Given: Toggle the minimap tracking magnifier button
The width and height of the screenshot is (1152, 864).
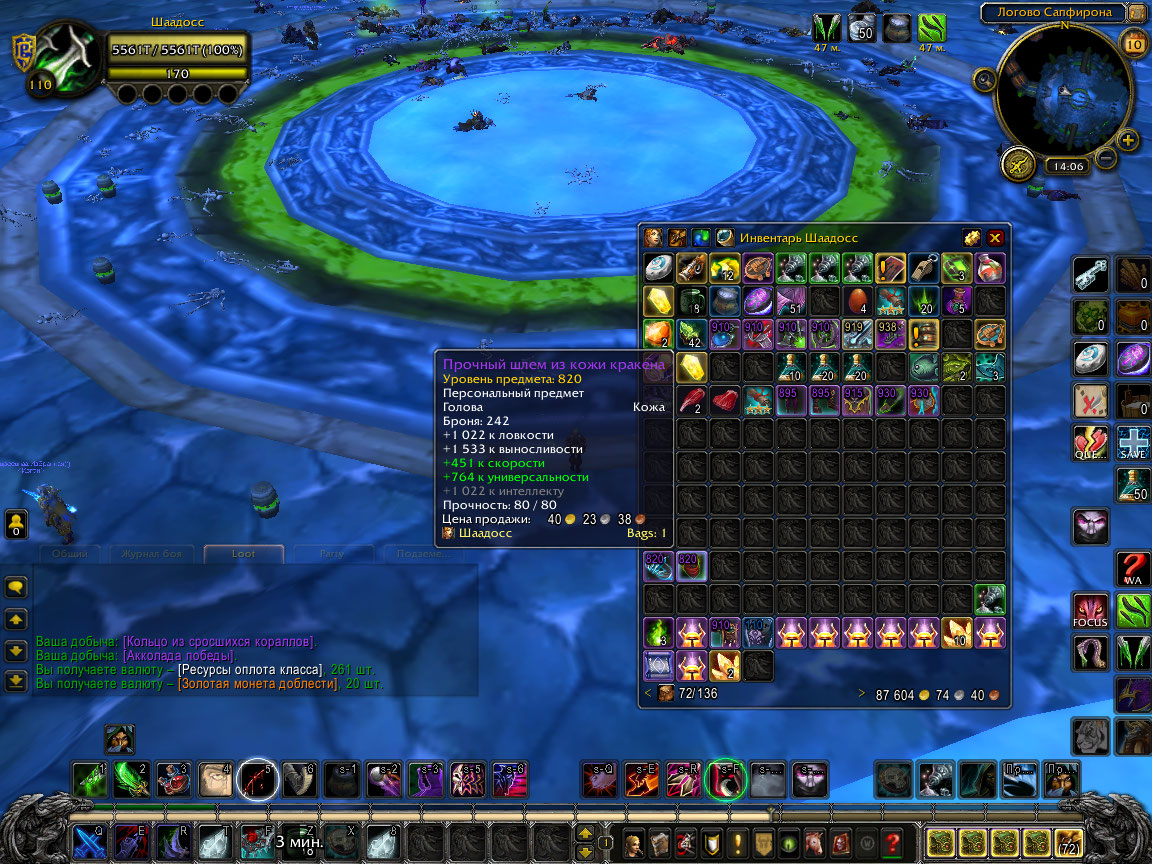Looking at the screenshot, I should (x=984, y=79).
